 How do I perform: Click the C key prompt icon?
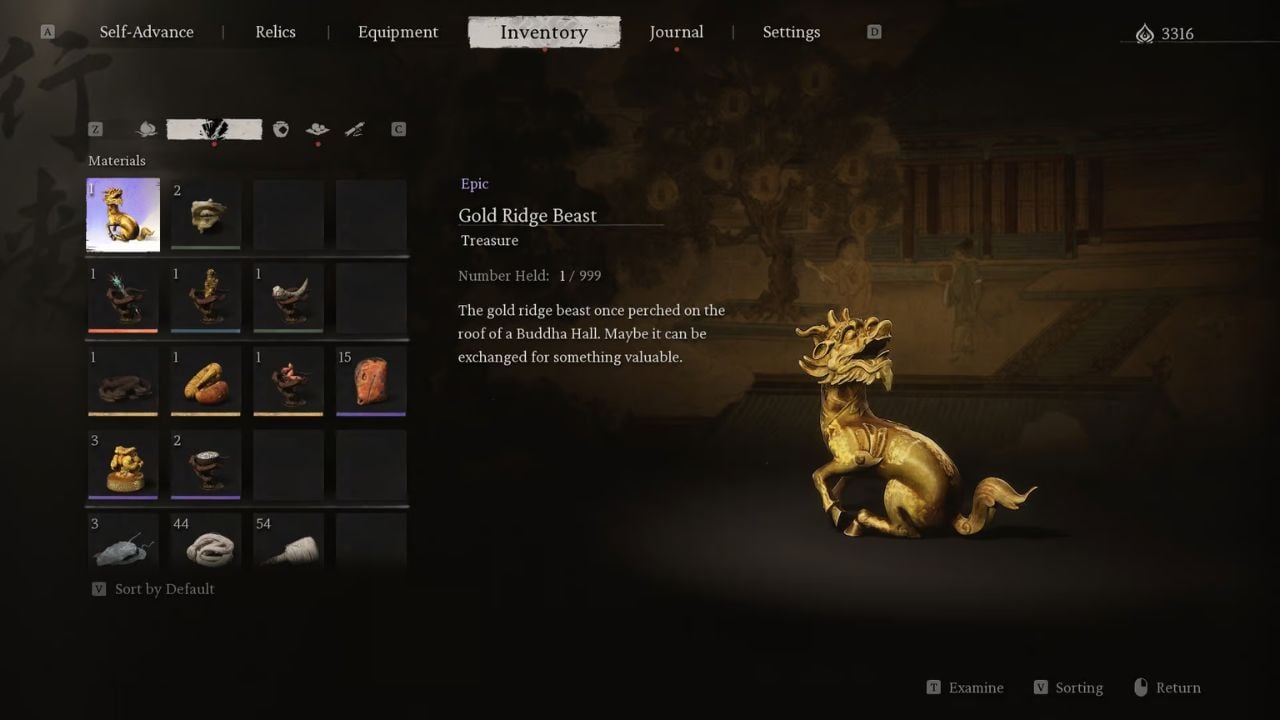pos(398,129)
